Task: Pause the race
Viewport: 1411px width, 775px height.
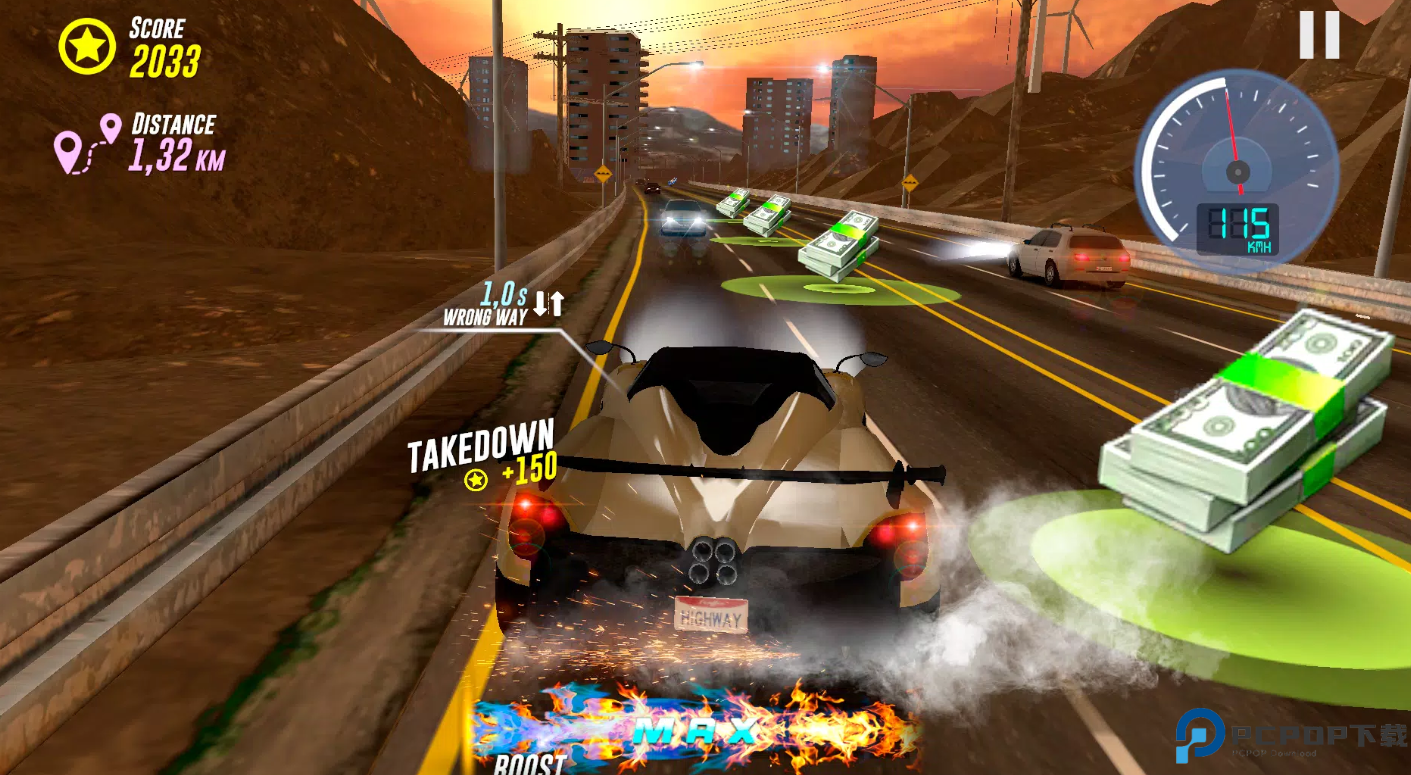Action: tap(1318, 36)
